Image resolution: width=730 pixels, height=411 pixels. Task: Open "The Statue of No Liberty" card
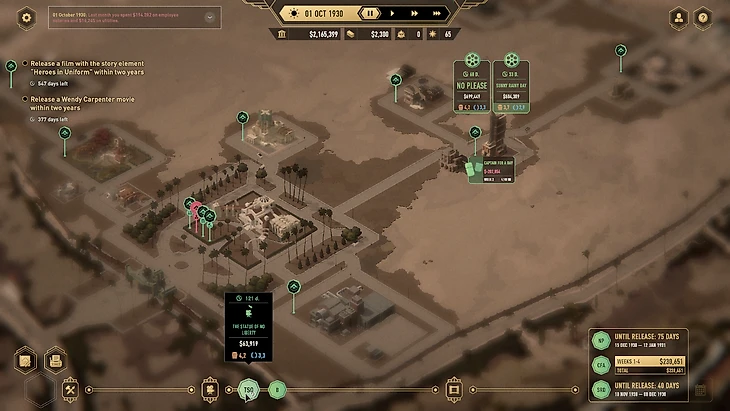point(249,324)
